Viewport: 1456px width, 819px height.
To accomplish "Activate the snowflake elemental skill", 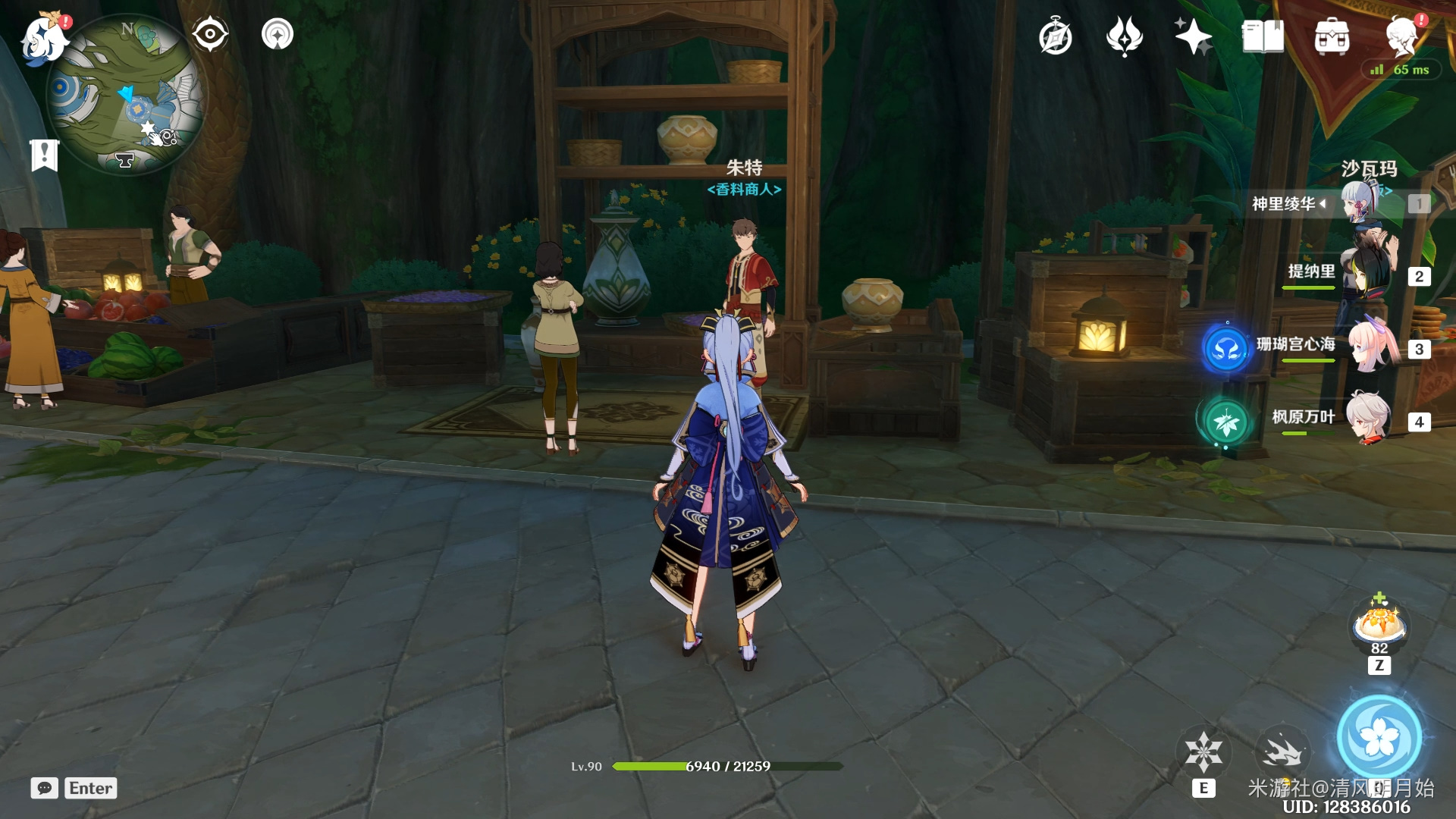I will coord(1203,752).
